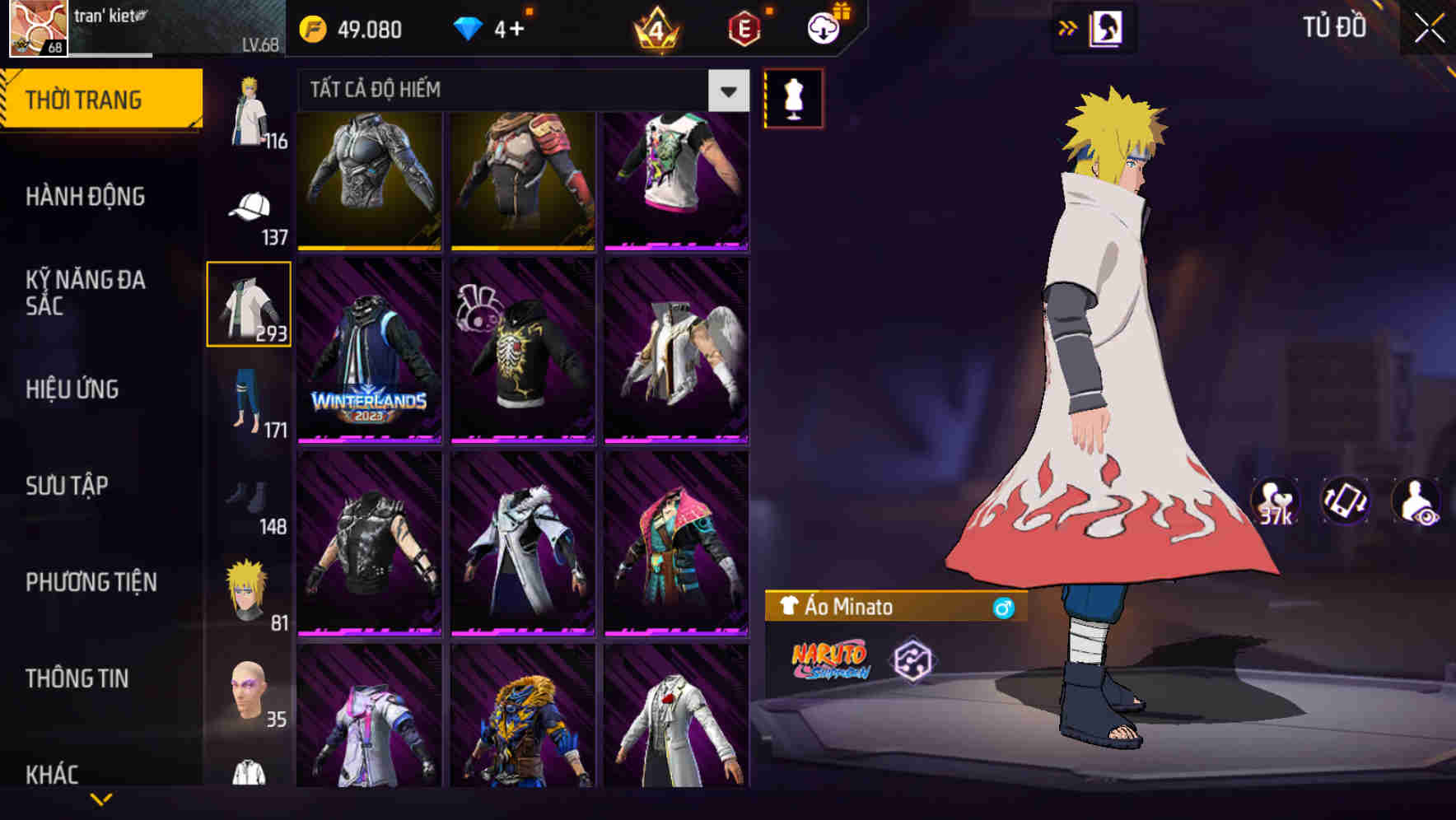Click the cloud download gift icon
The height and width of the screenshot is (820, 1456).
[x=823, y=27]
